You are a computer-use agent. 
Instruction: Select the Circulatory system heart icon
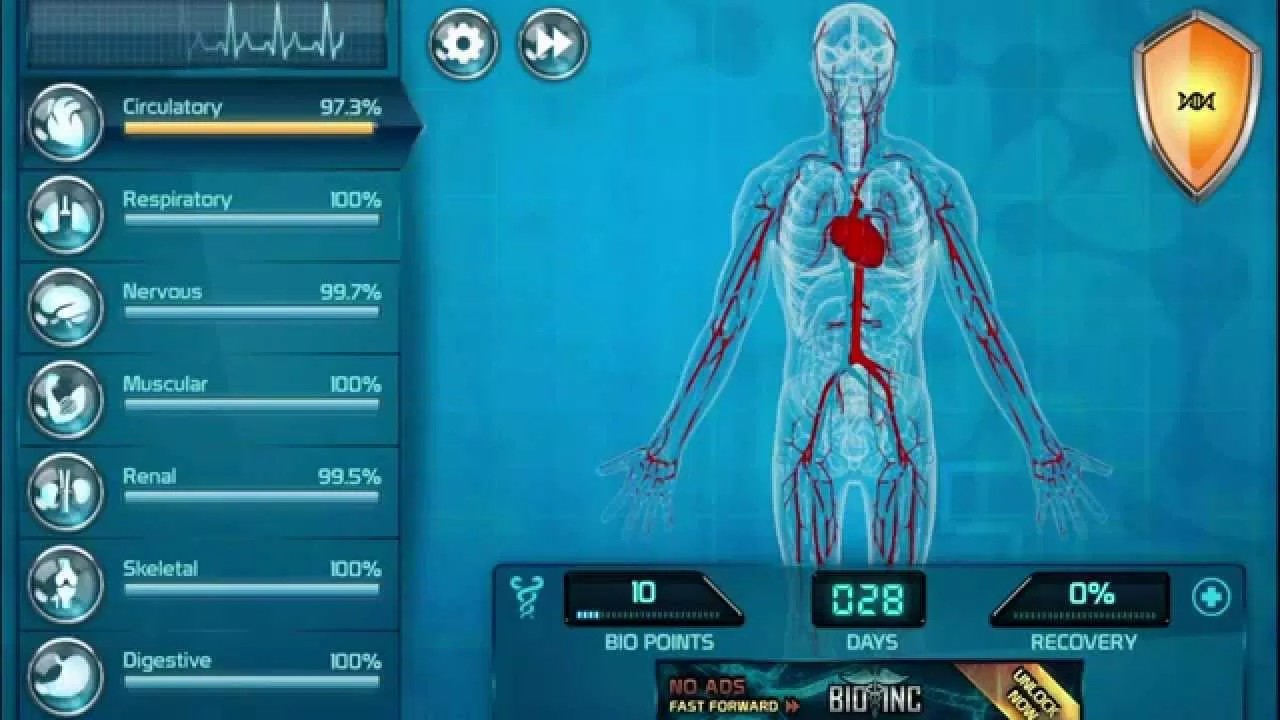[62, 121]
